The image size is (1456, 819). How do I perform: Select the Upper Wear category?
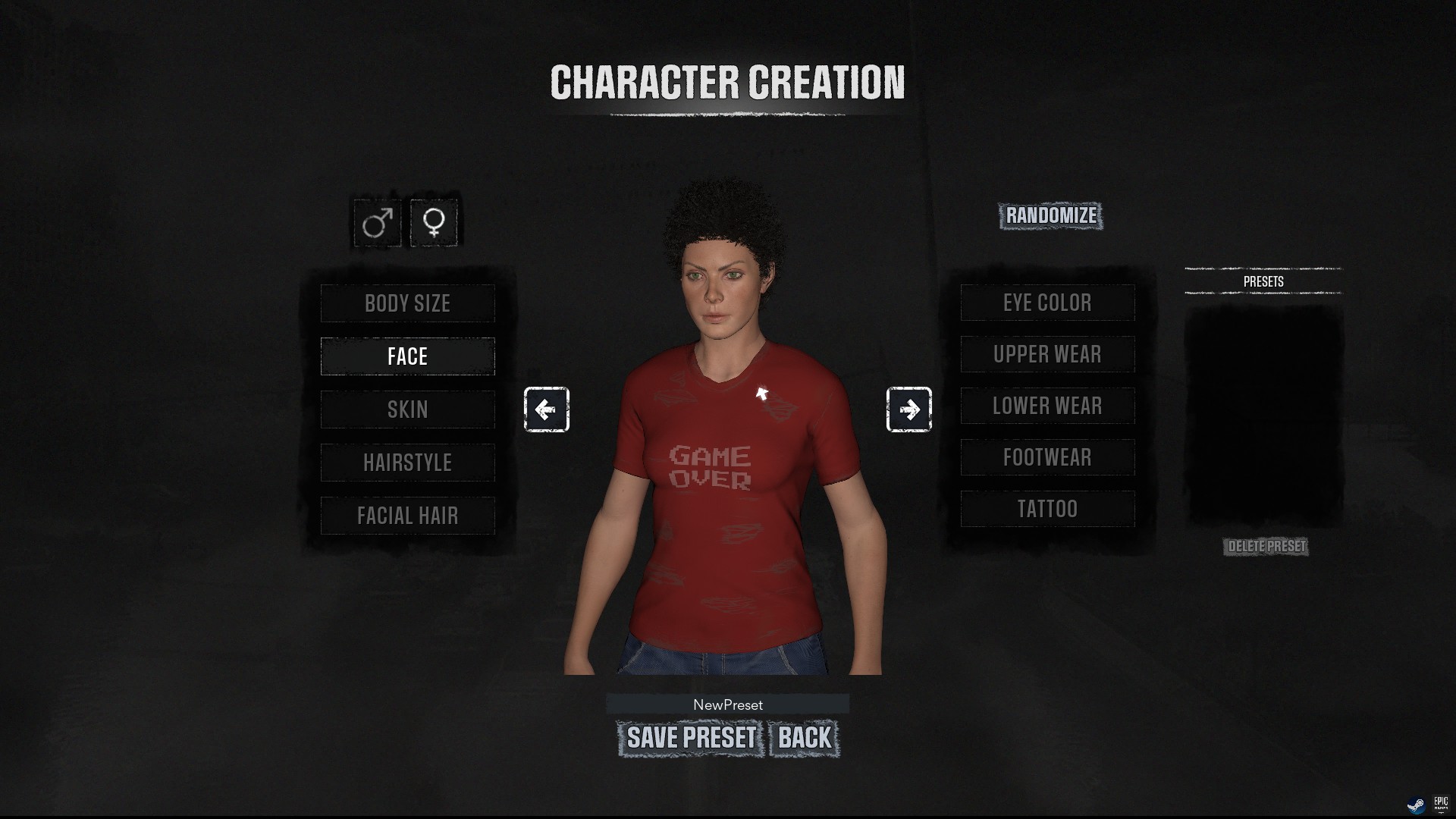click(1047, 354)
